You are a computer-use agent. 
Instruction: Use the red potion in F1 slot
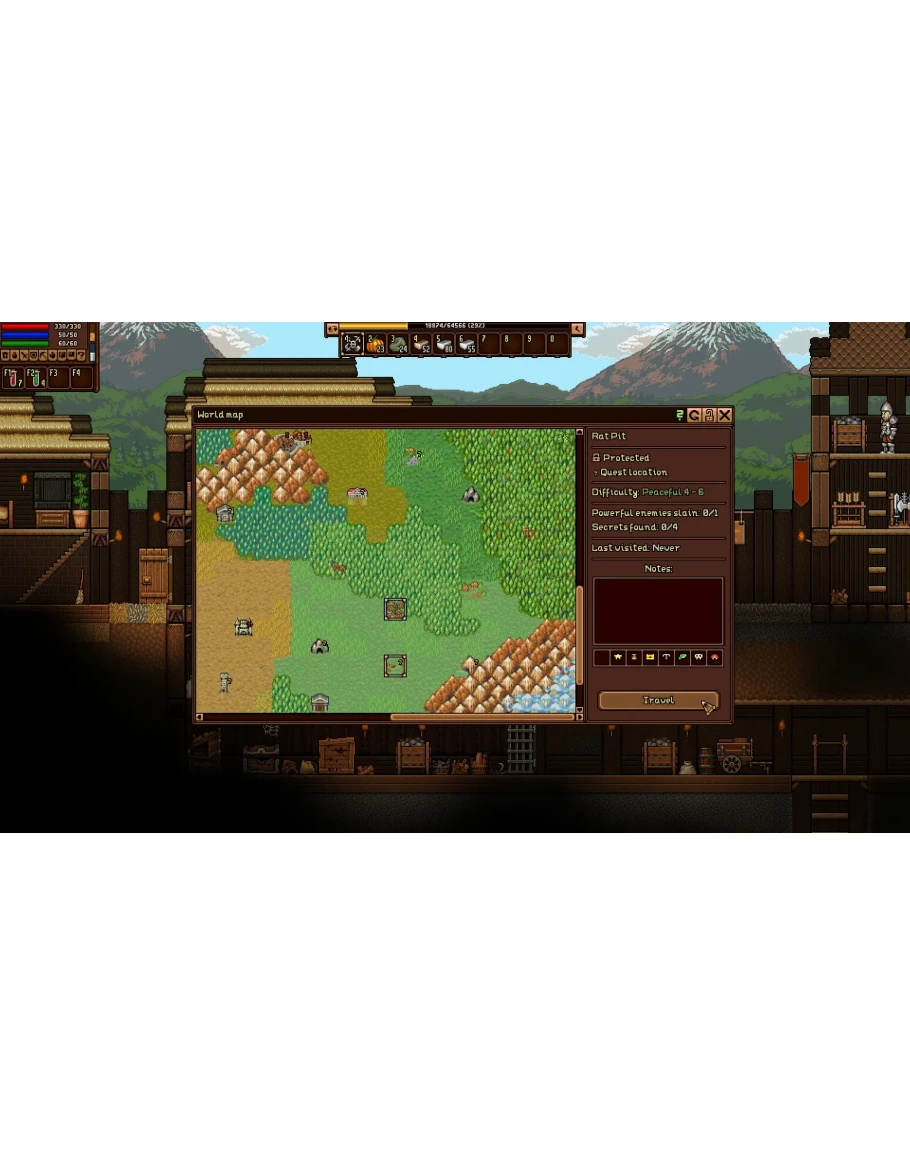[x=13, y=378]
